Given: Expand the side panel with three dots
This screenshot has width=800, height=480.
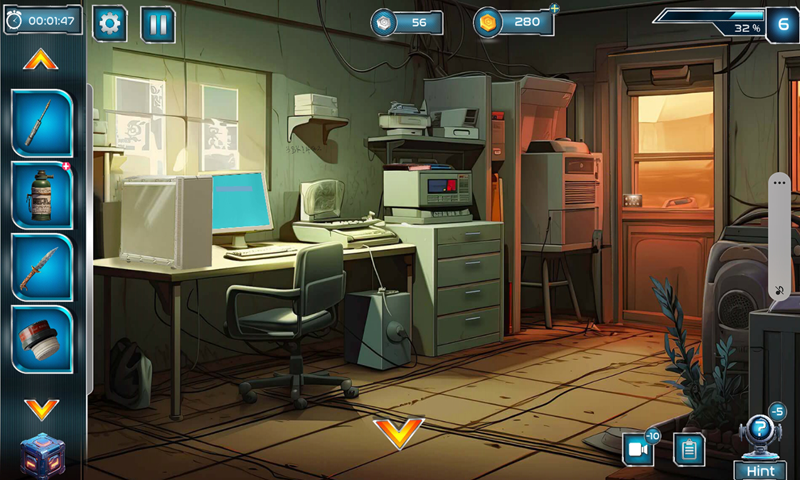Looking at the screenshot, I should tap(780, 183).
